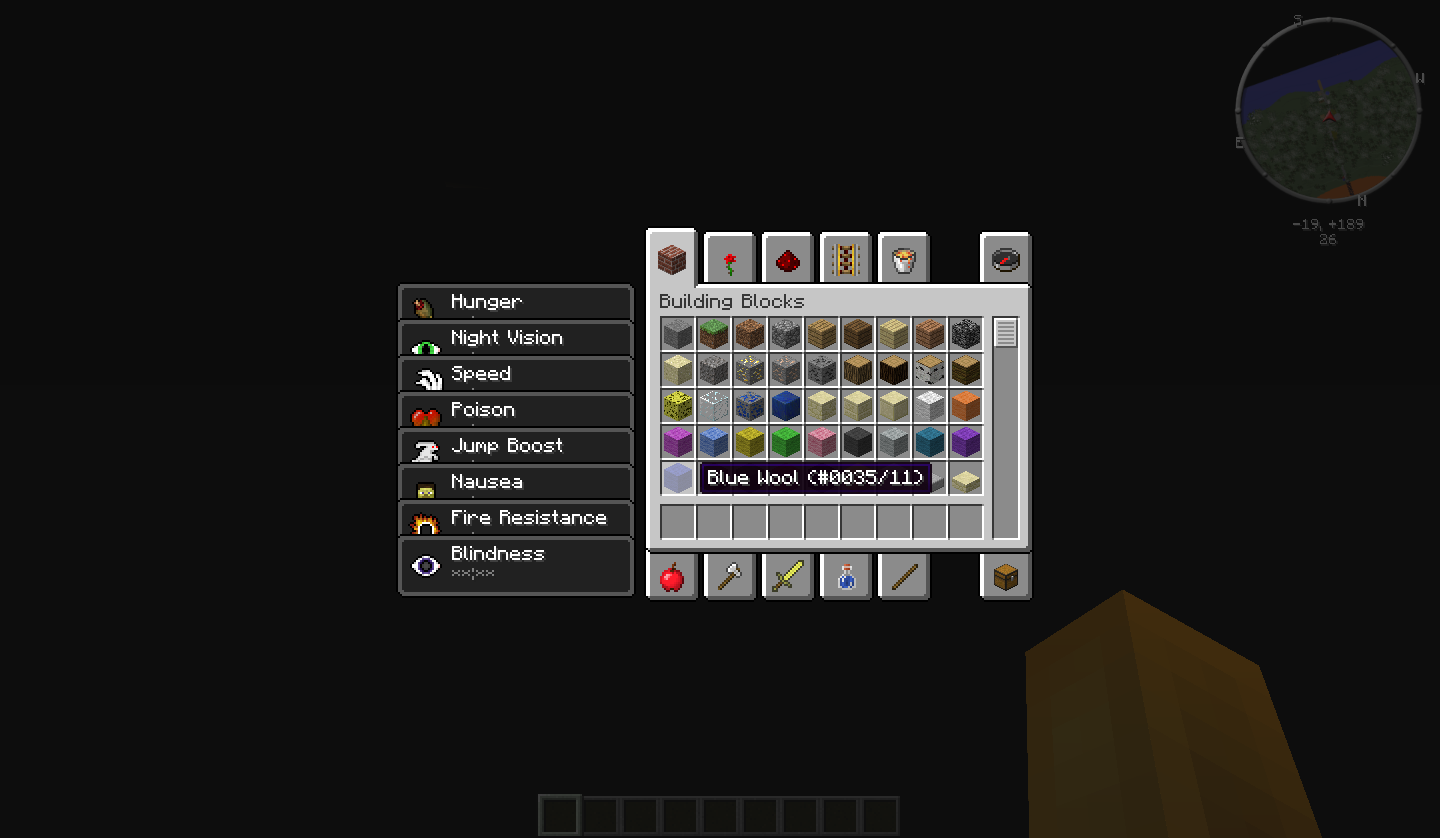The width and height of the screenshot is (1440, 838).
Task: Select the Sponge block in the grid
Action: [677, 405]
